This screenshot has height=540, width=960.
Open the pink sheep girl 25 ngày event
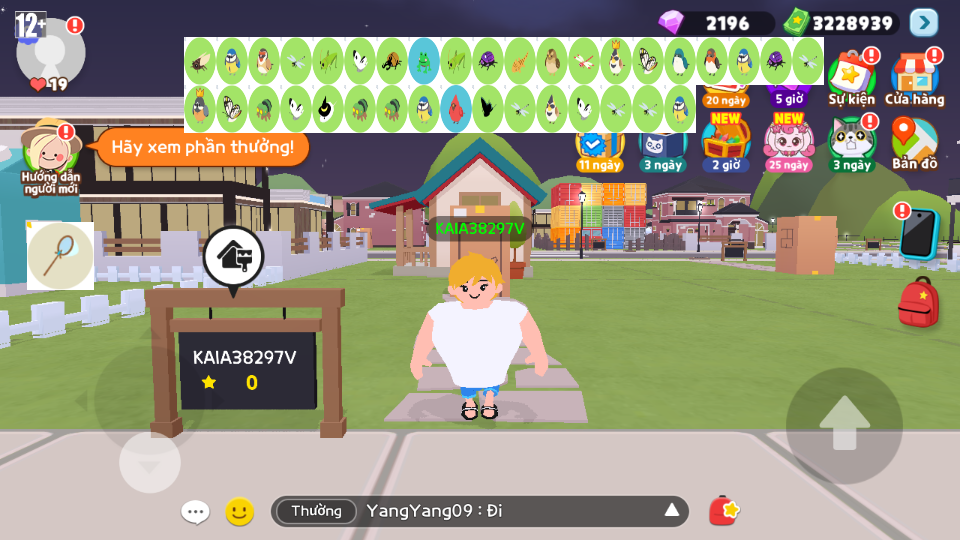click(788, 142)
